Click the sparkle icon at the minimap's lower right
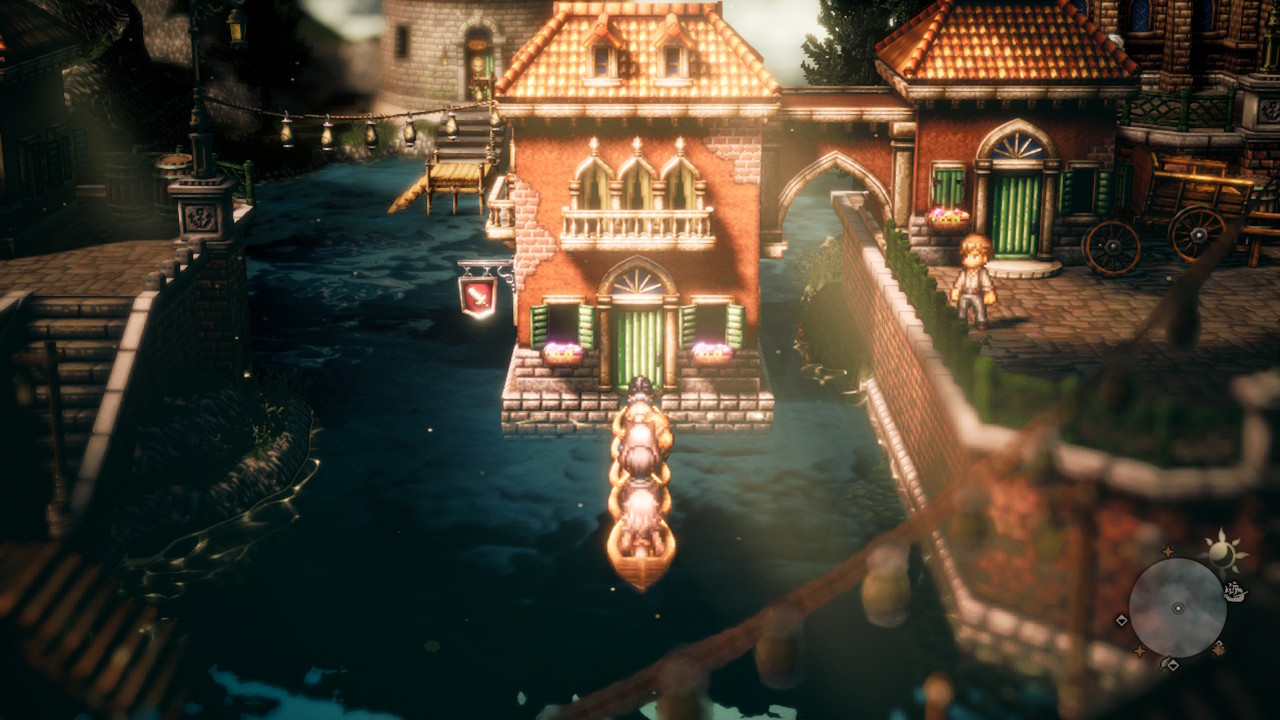The image size is (1280, 720). tap(1217, 649)
